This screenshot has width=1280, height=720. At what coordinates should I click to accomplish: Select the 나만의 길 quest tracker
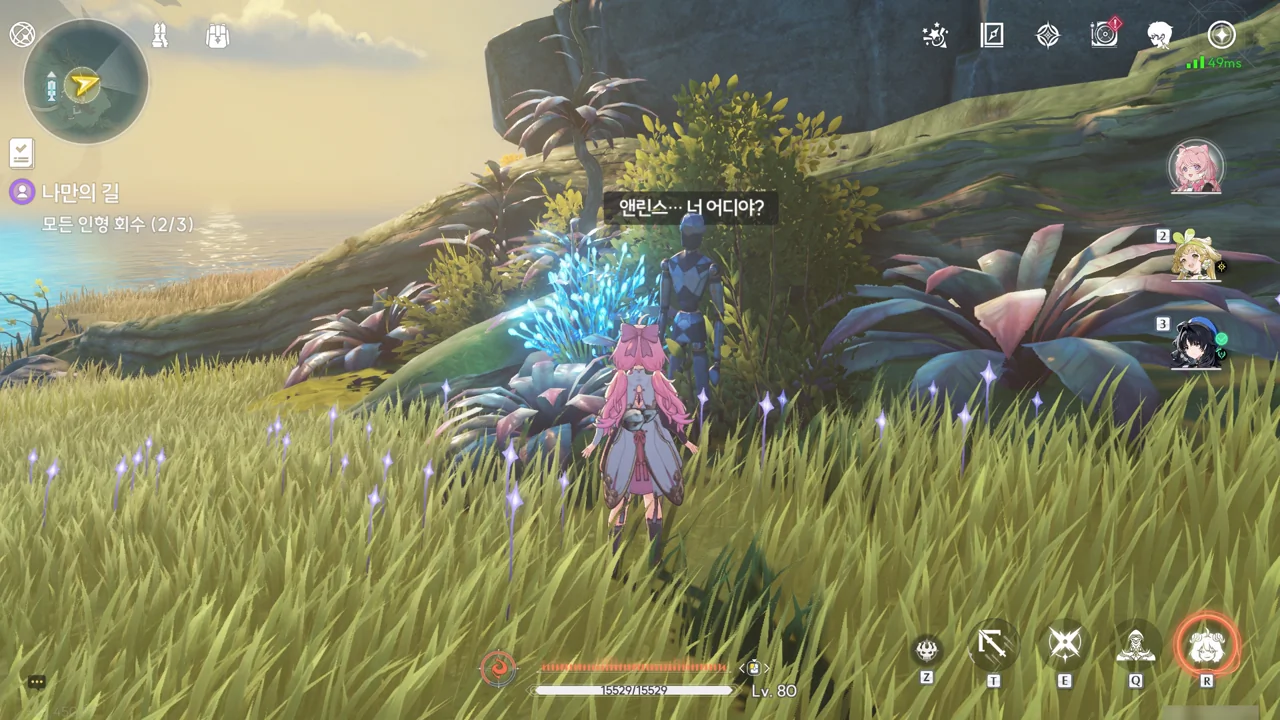point(80,192)
